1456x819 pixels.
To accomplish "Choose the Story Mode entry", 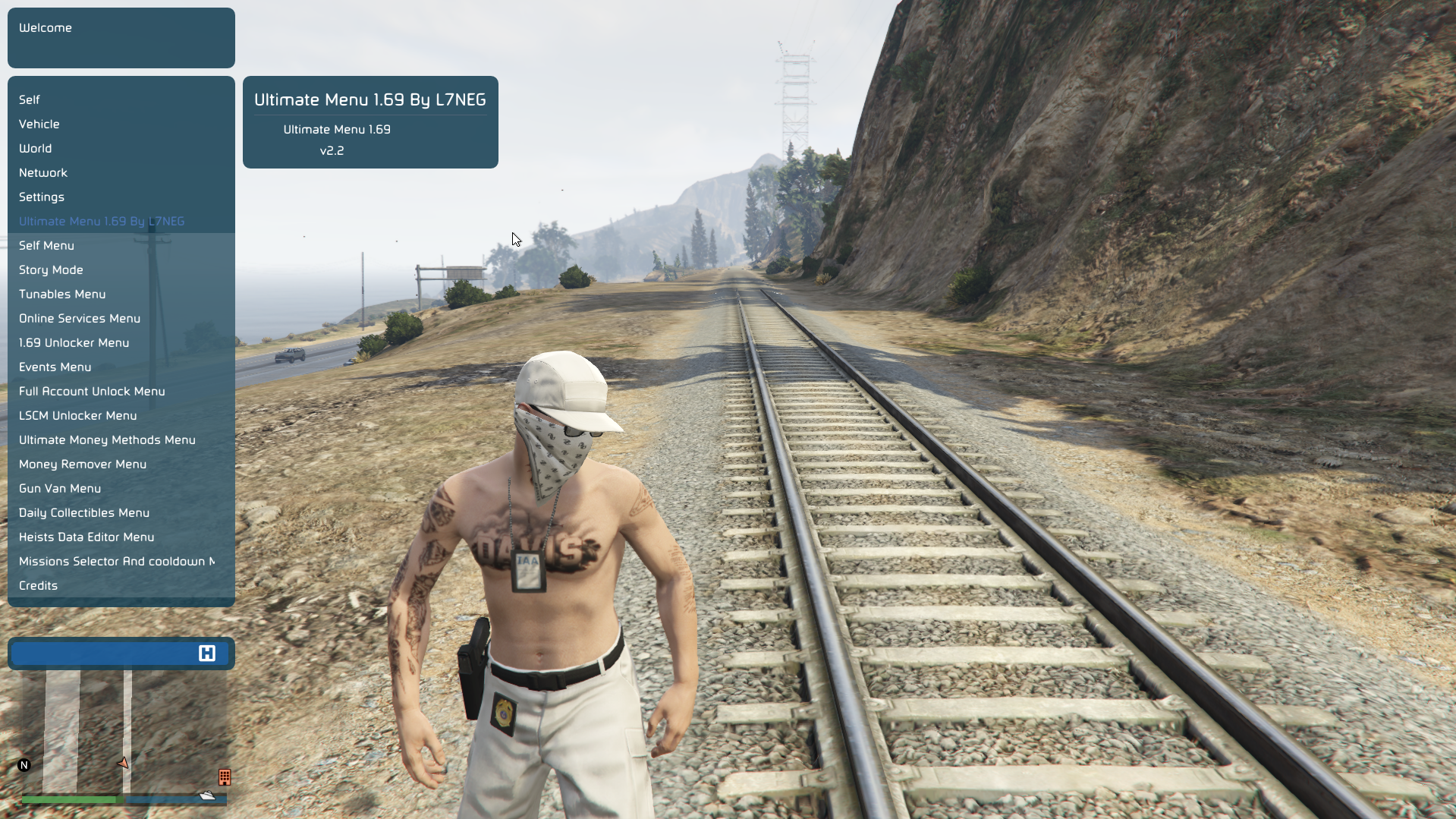I will click(x=51, y=269).
